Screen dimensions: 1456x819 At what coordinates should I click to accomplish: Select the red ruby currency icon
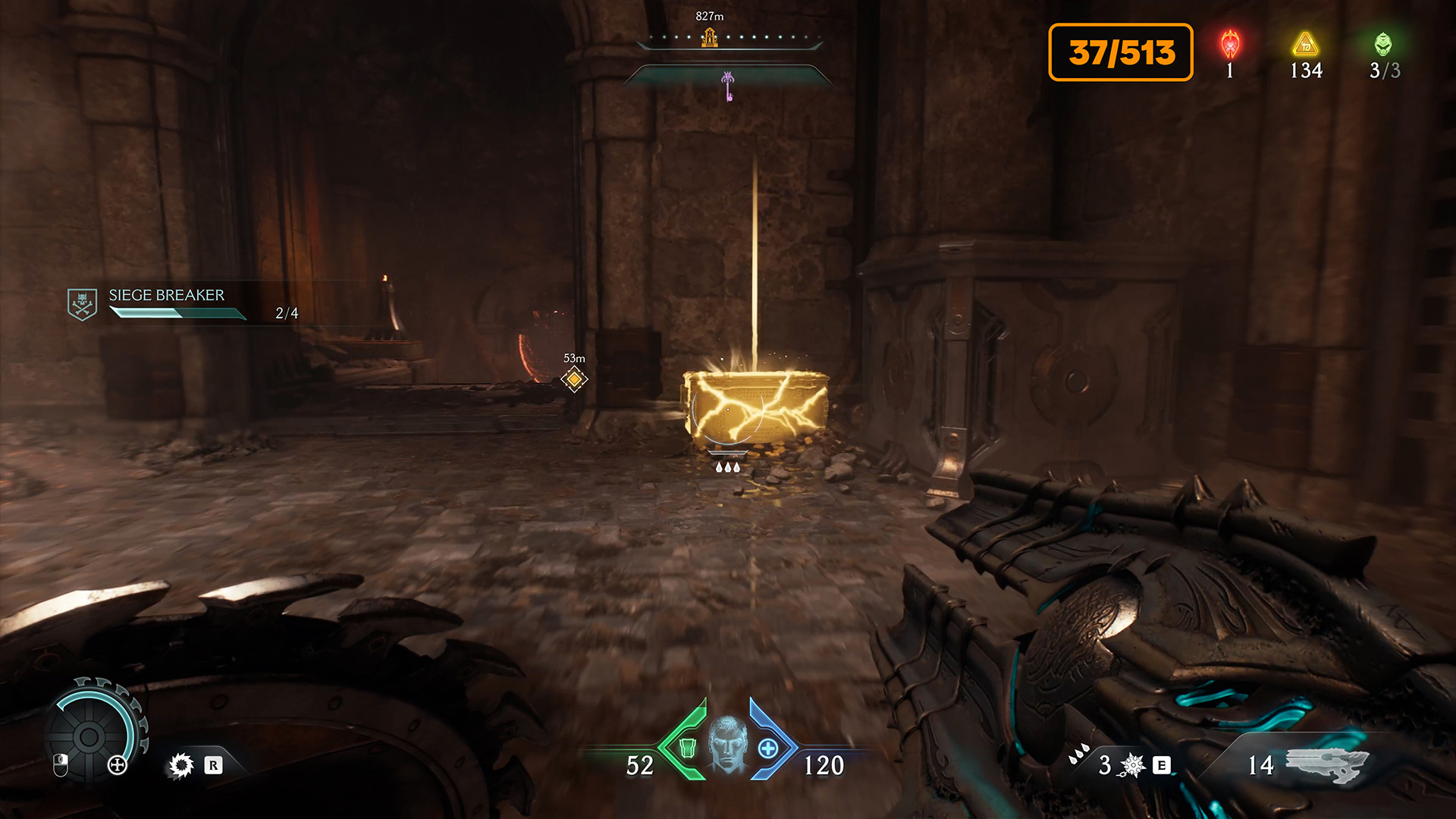click(x=1230, y=45)
